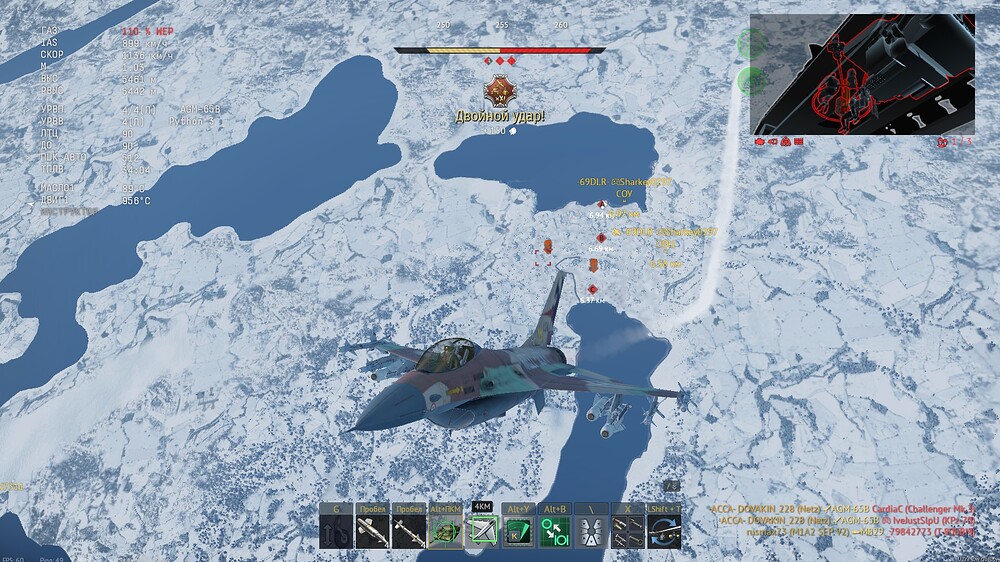Select the arrestor hook action slot

point(337,531)
